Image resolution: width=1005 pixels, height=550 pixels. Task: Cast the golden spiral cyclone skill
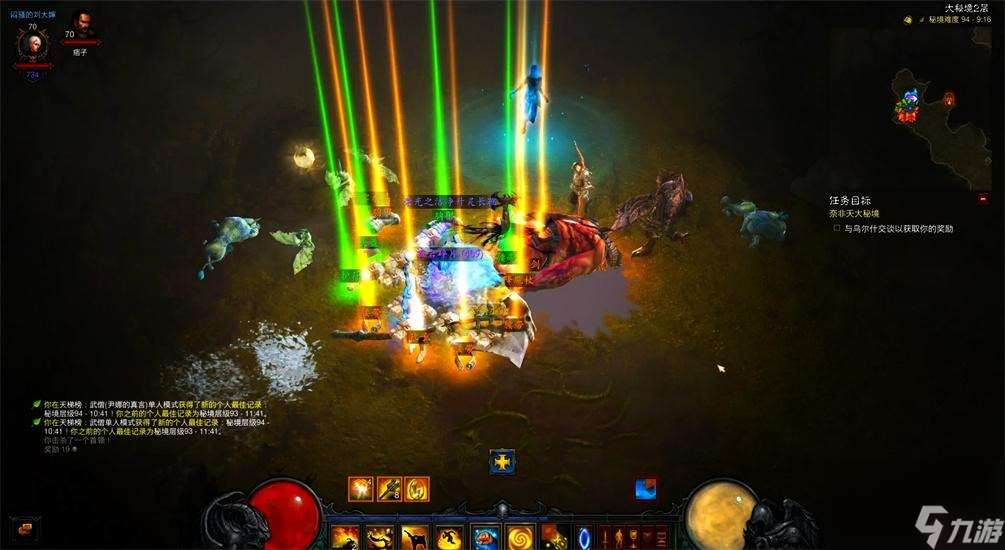pos(520,536)
